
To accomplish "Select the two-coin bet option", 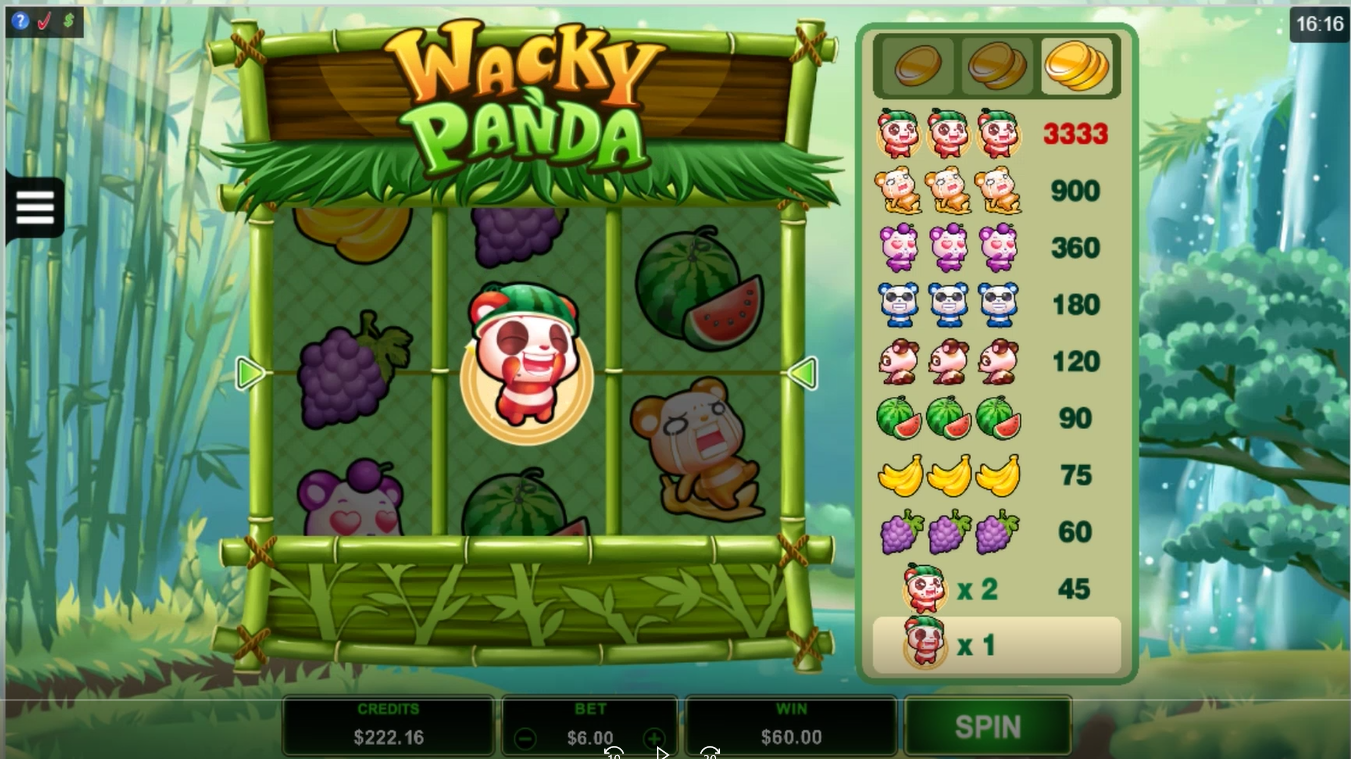I will [997, 64].
